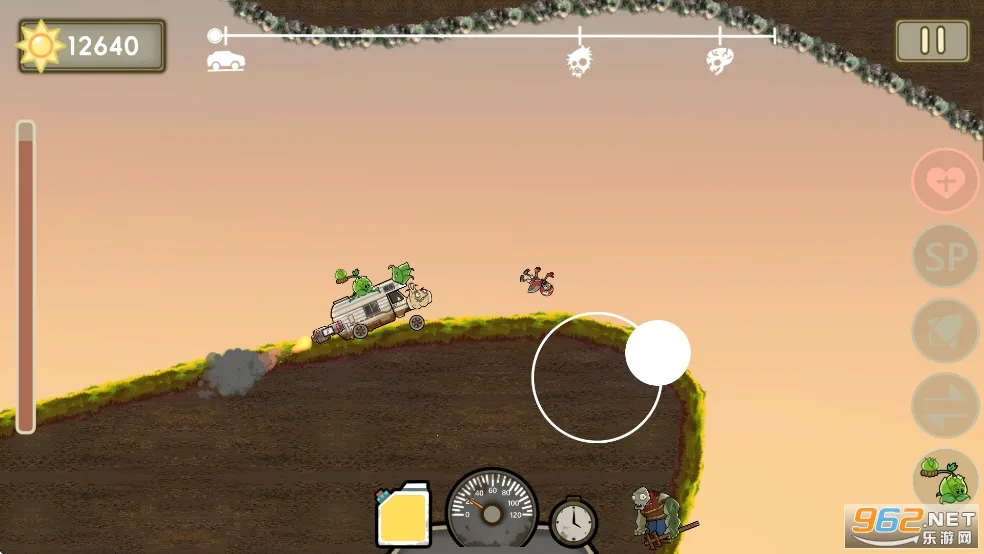Image resolution: width=984 pixels, height=554 pixels.
Task: Pause the game
Action: point(932,41)
